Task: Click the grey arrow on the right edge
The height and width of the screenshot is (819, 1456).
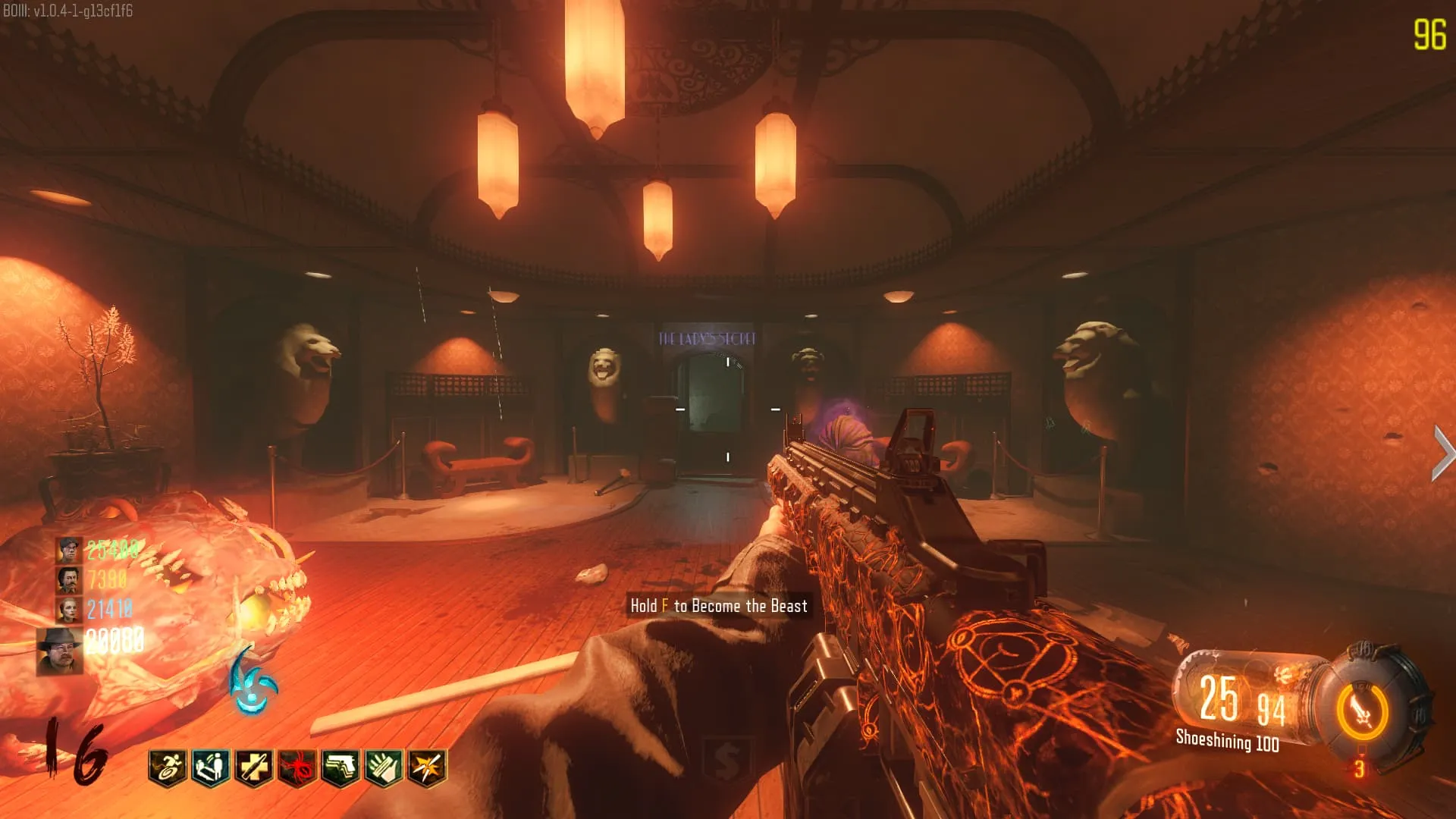Action: point(1442,453)
